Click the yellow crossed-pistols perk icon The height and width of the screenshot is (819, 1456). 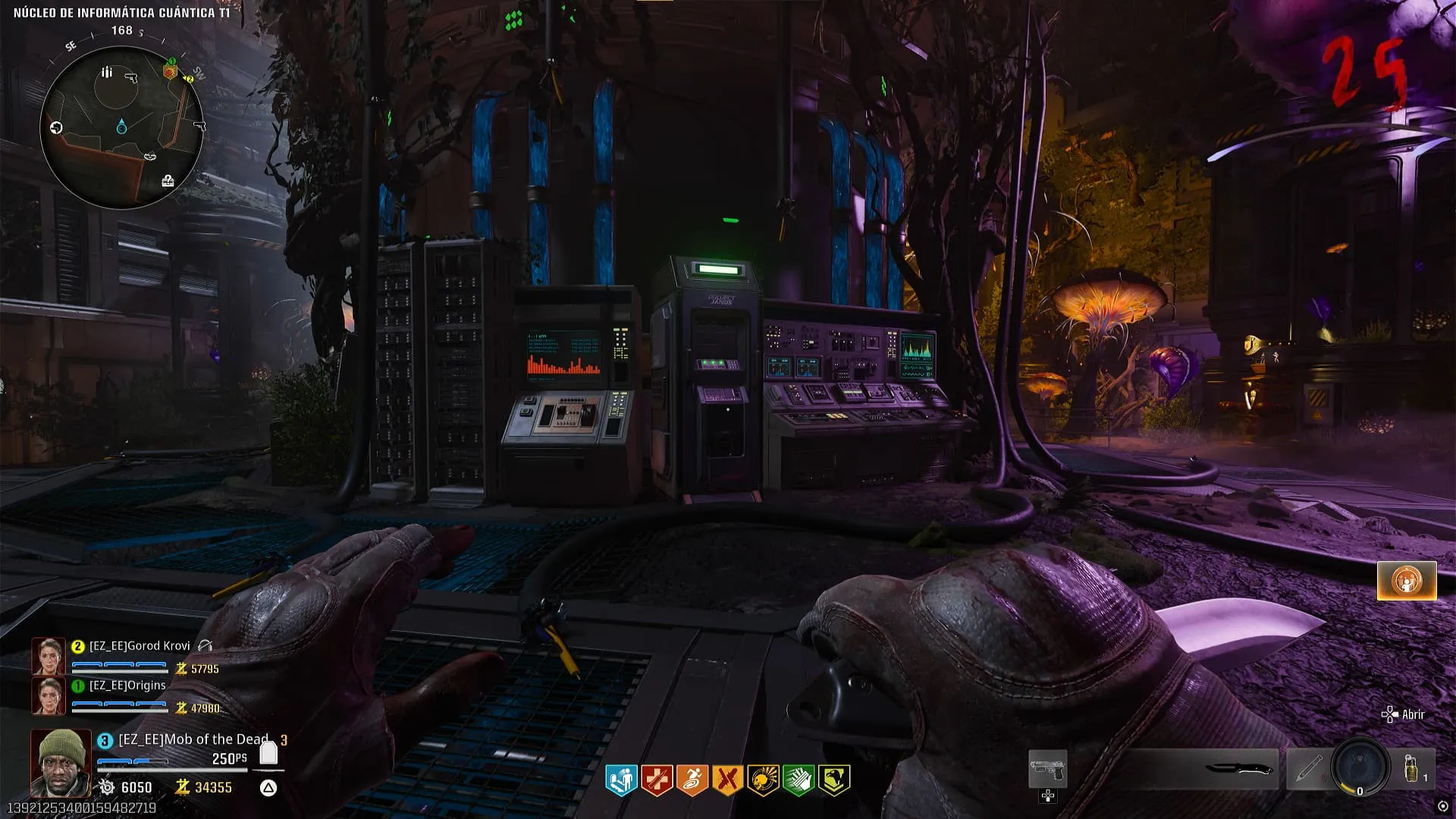tap(727, 780)
